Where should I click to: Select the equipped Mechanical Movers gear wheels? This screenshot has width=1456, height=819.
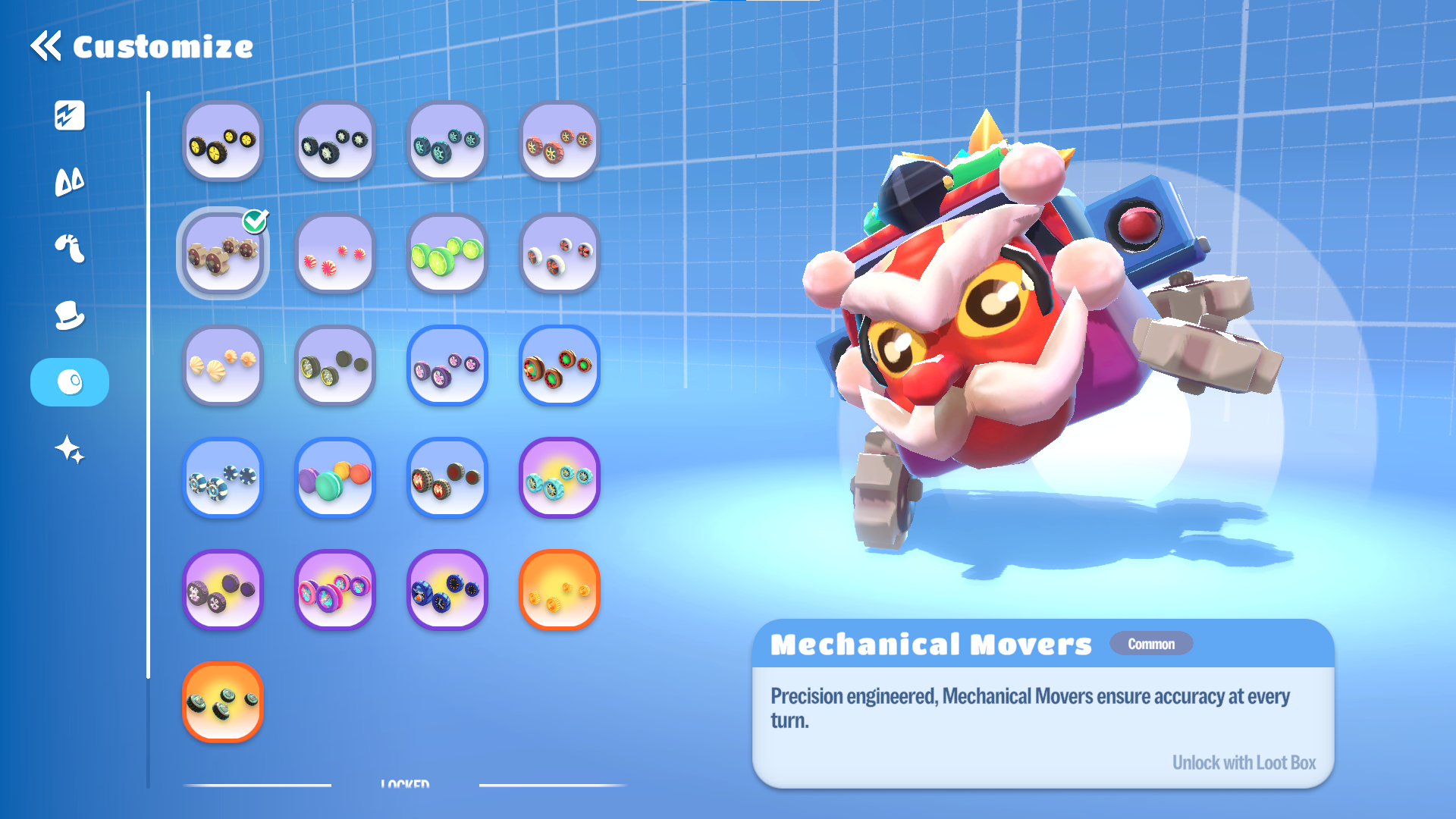[x=223, y=254]
